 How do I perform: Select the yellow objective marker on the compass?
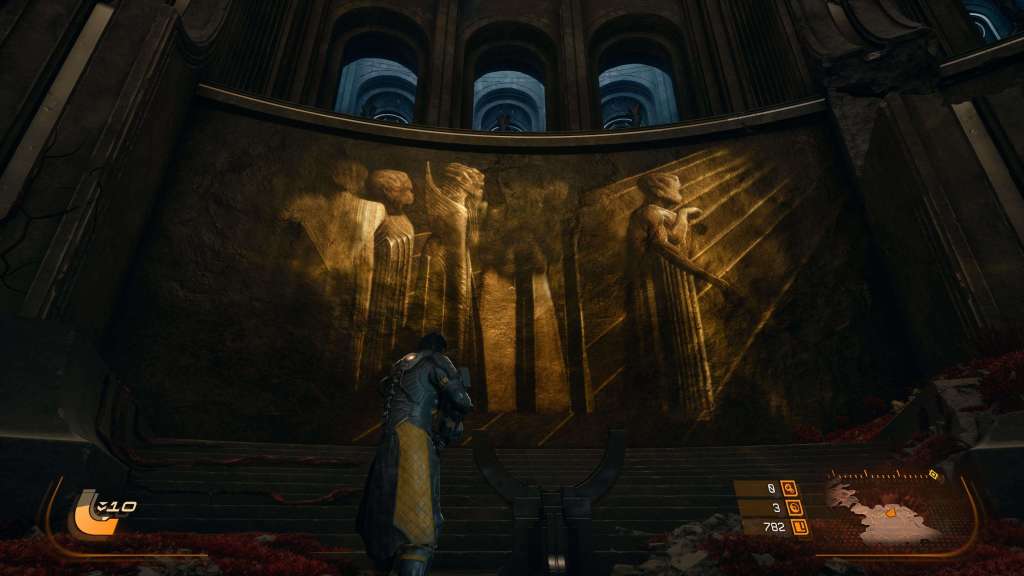[933, 475]
